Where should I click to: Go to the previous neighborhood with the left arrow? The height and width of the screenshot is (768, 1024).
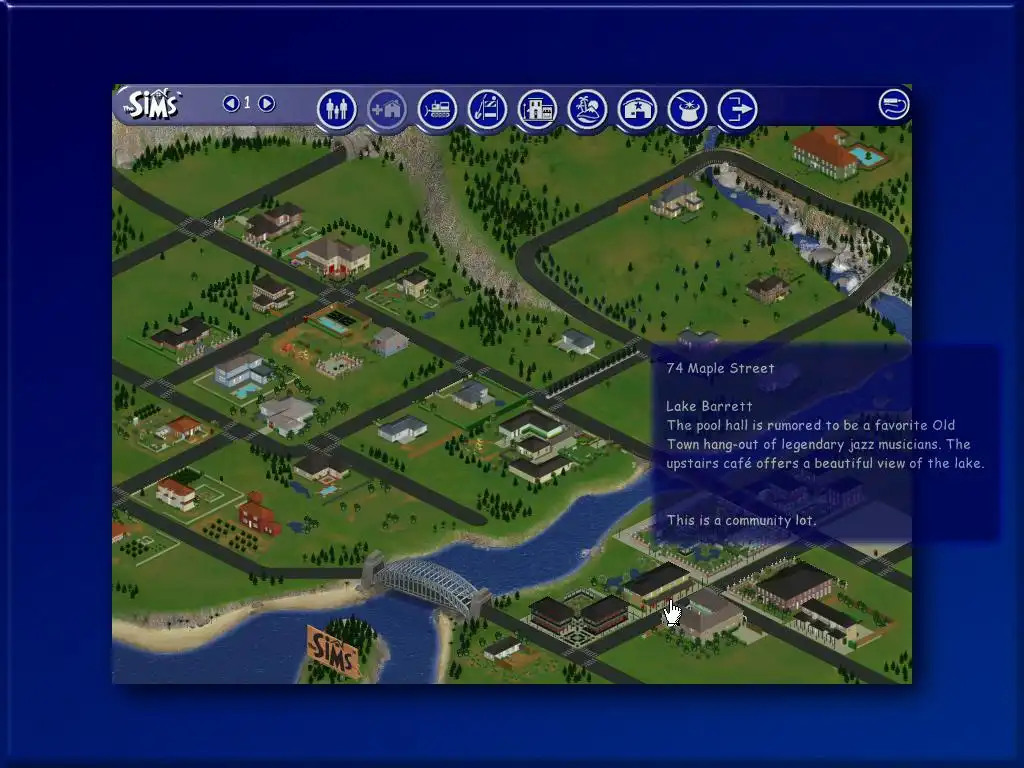pos(231,103)
